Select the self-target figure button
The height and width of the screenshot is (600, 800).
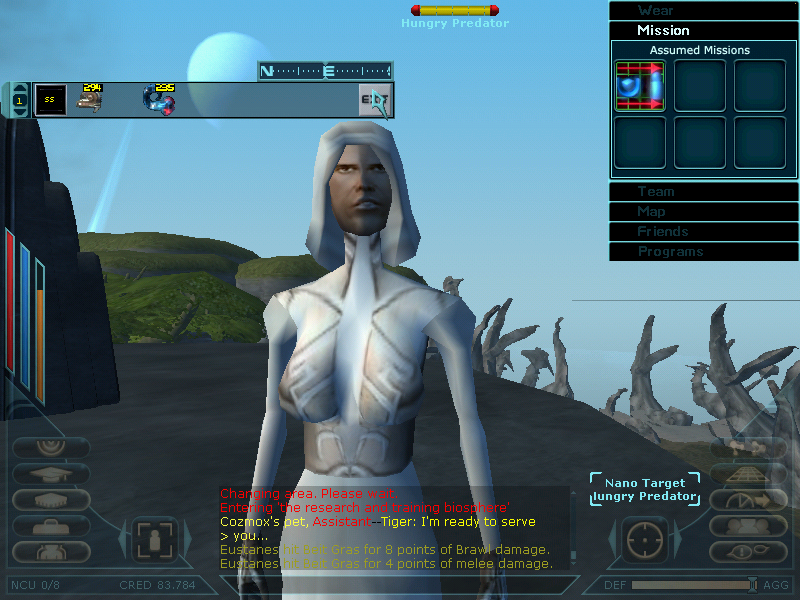click(155, 539)
